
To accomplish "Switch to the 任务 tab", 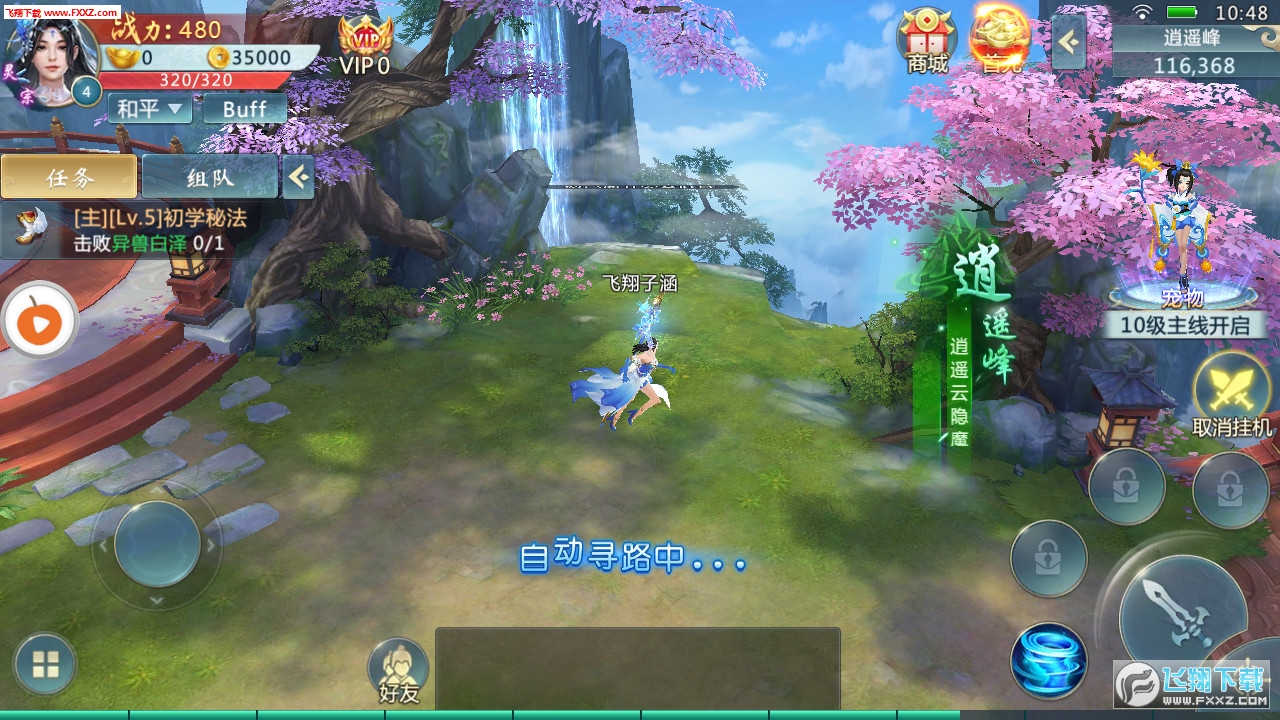I will point(69,177).
